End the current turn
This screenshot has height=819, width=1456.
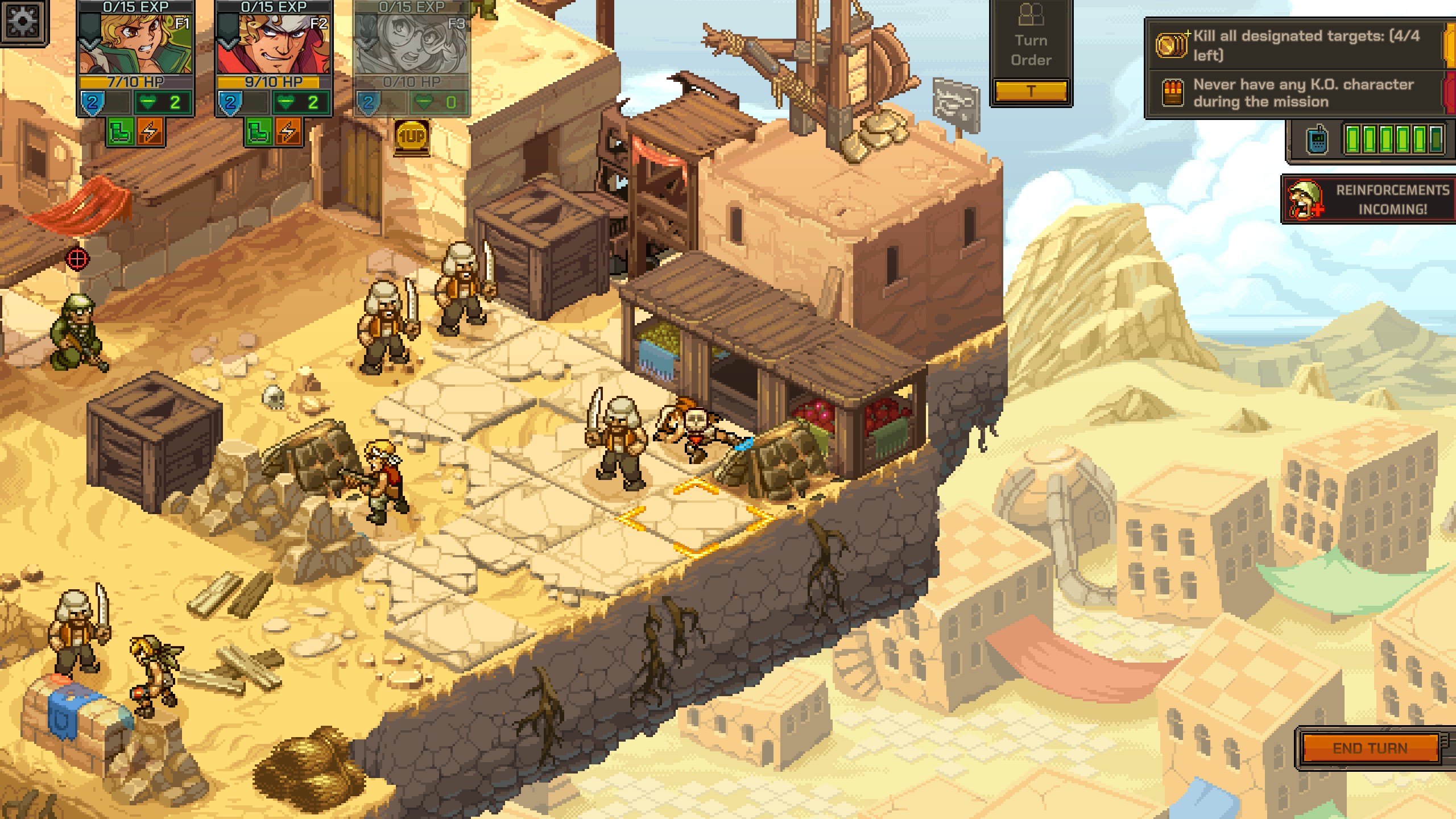point(1370,748)
